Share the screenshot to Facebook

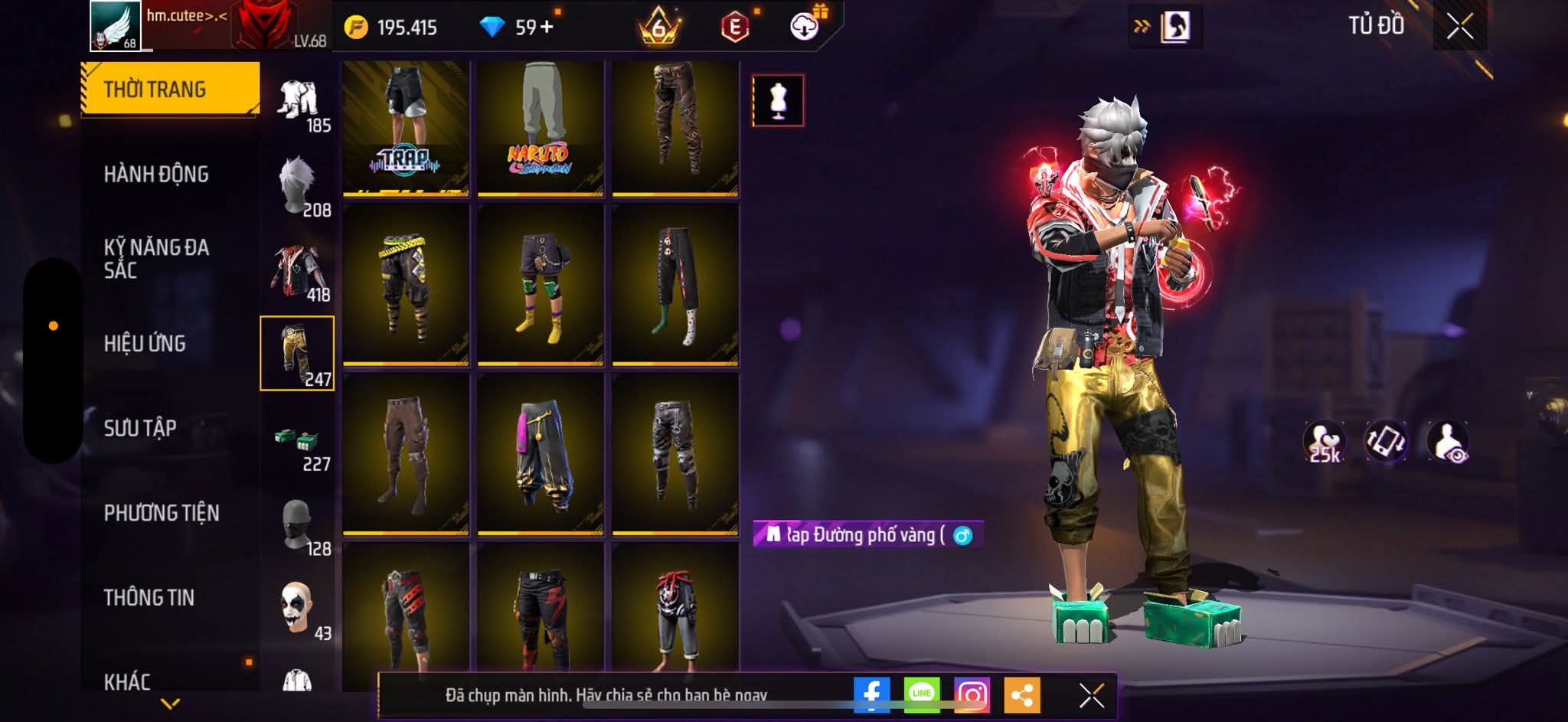point(871,695)
